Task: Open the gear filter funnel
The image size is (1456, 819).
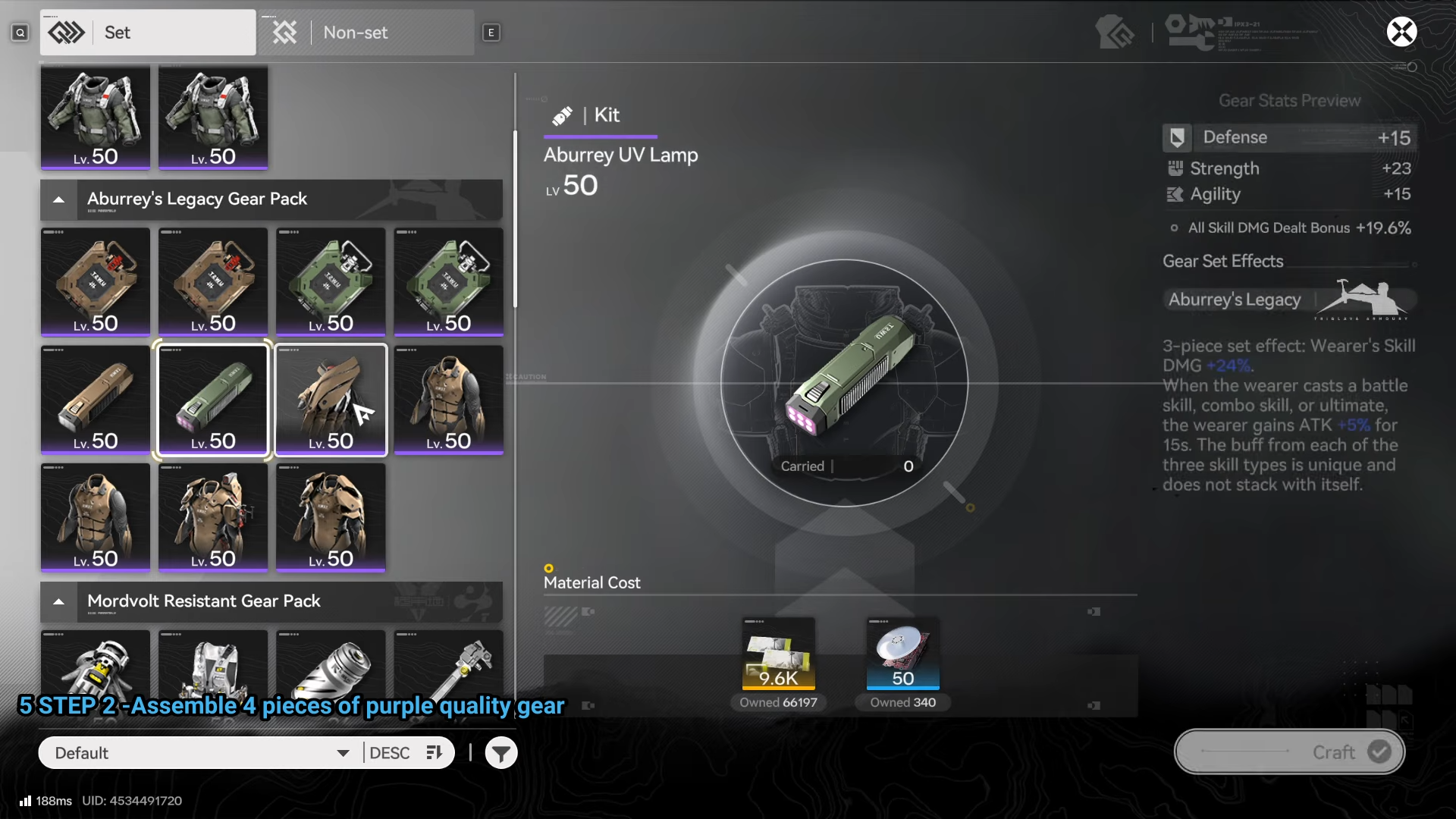Action: point(501,753)
